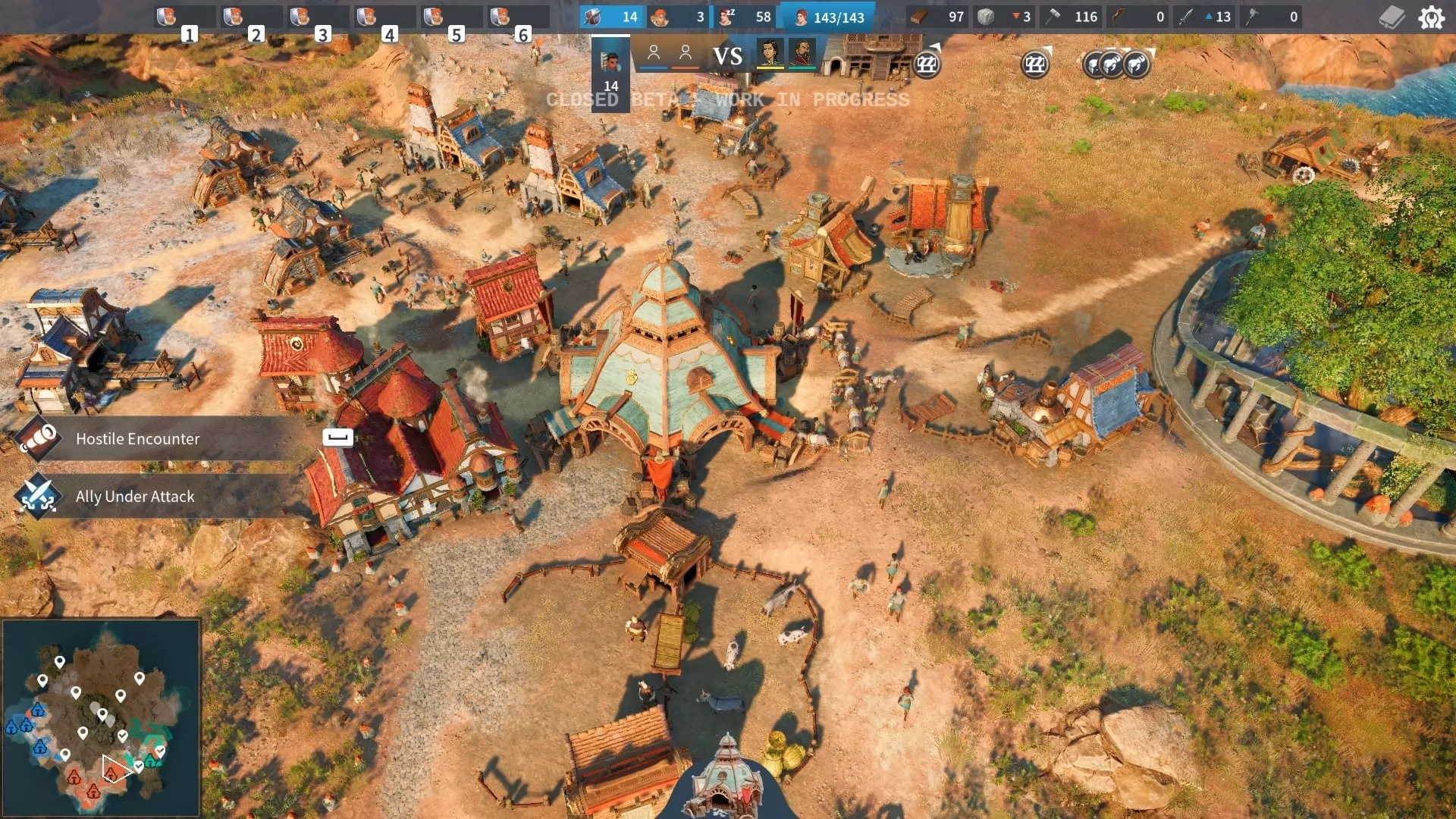Click the keyboard spacebar hint beside Hostile Encounter
The height and width of the screenshot is (819, 1456).
338,437
